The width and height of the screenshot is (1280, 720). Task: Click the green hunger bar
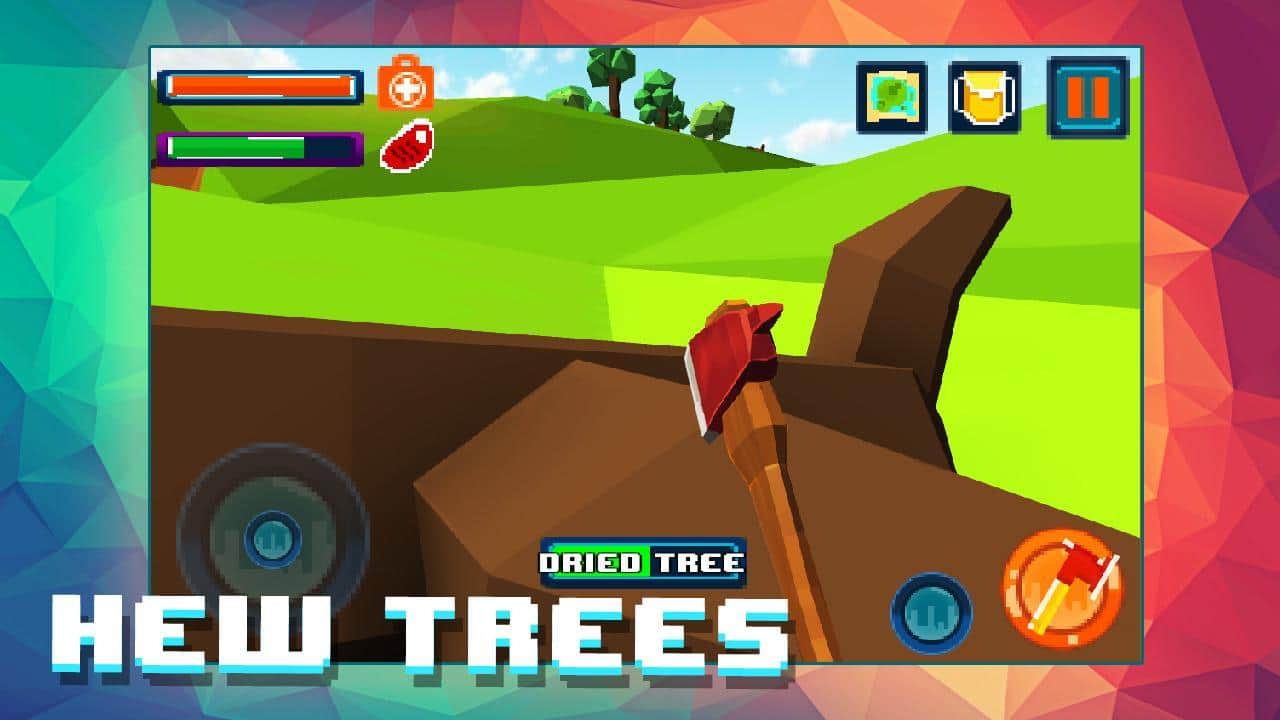[x=237, y=148]
